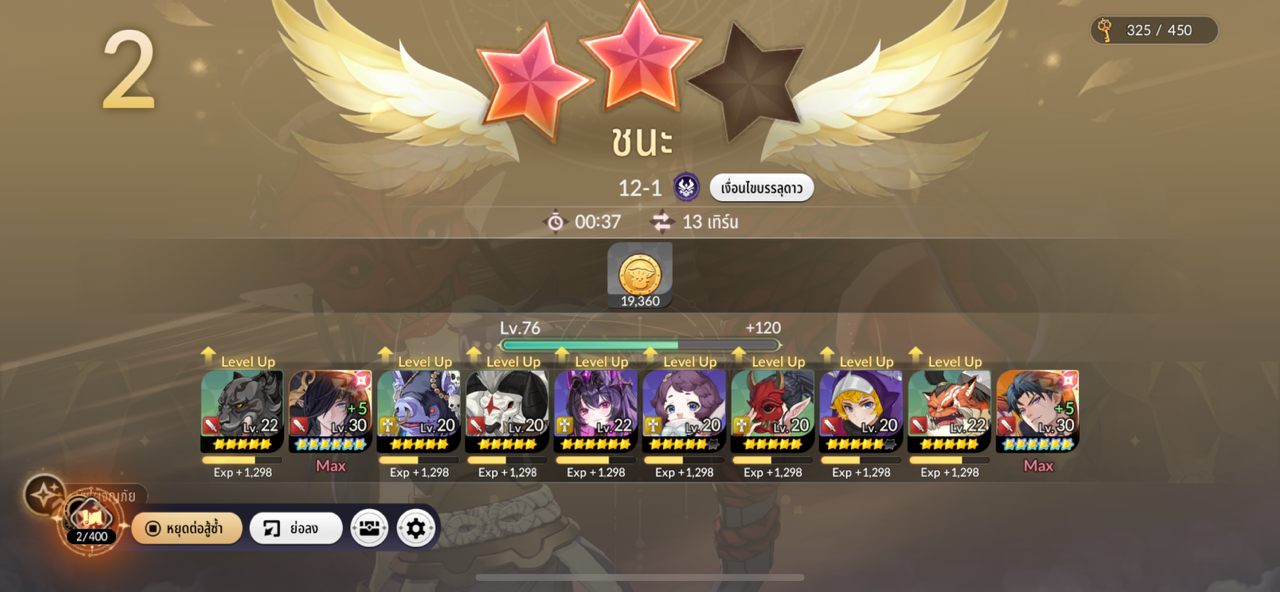Screen dimensions: 1280x592
Task: Select the gold coin reward showing 19,360
Action: [x=640, y=275]
